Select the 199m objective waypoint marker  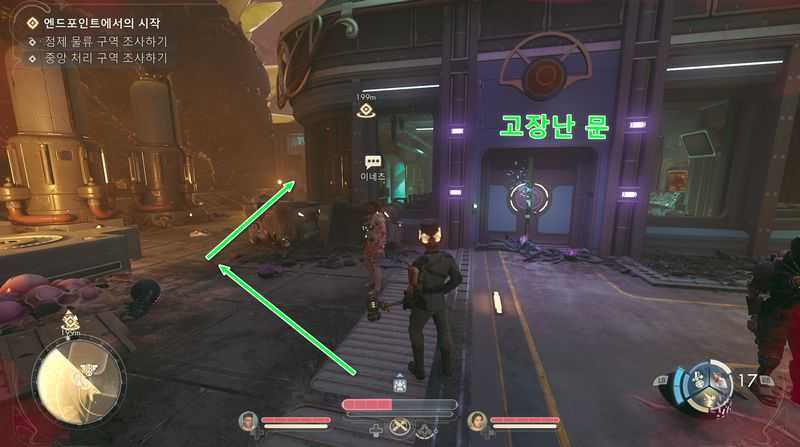[366, 111]
